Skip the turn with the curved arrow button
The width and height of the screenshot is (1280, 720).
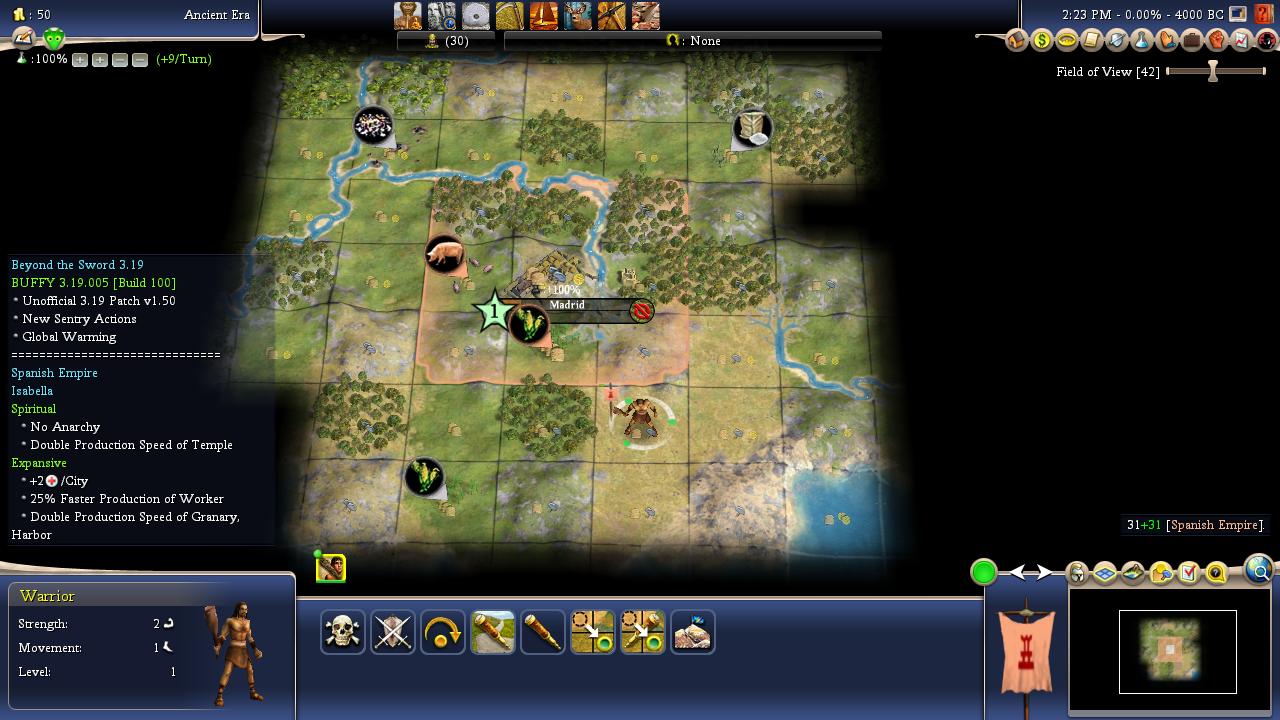pyautogui.click(x=443, y=632)
